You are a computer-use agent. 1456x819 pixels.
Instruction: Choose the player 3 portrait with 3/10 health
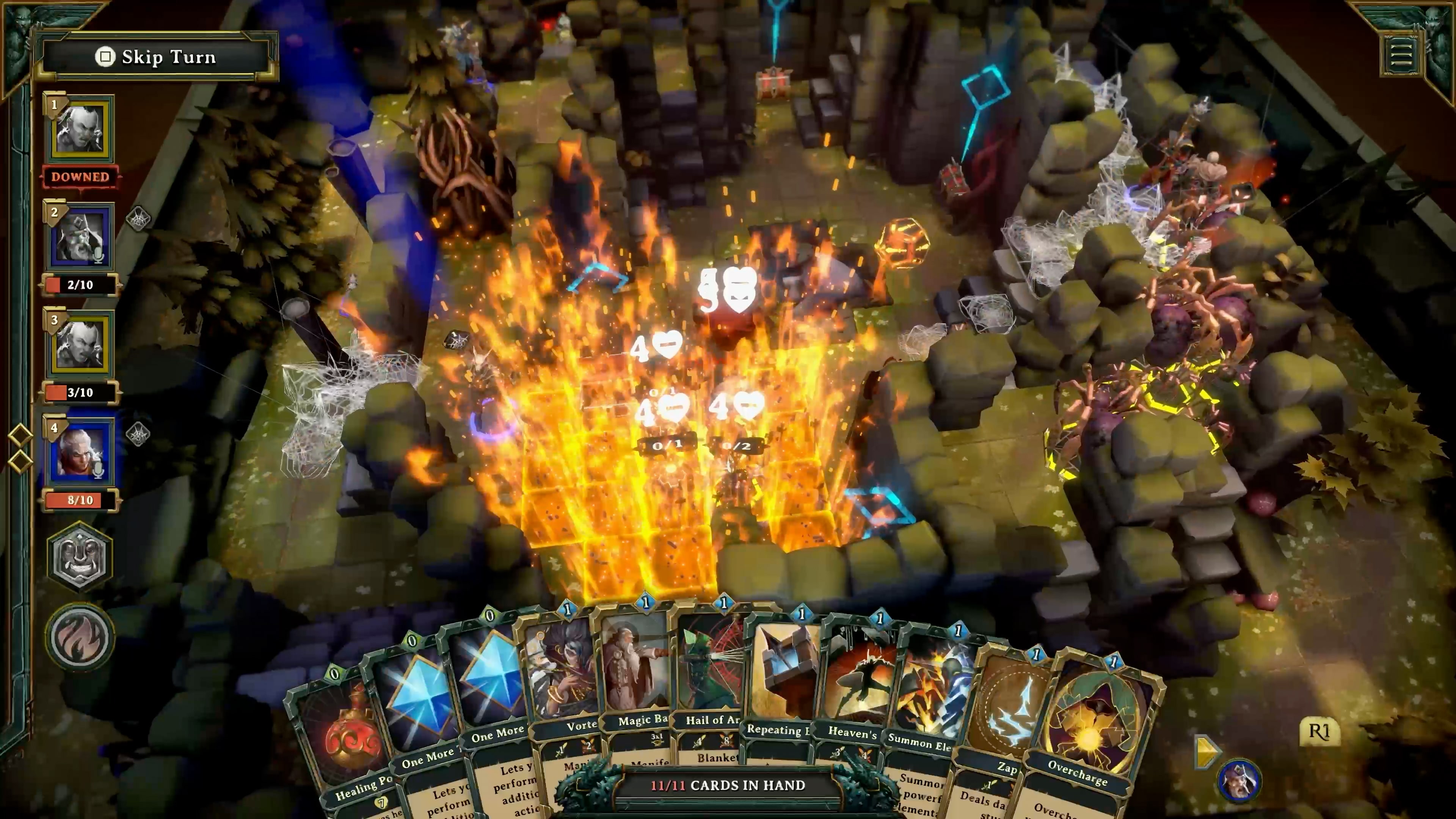(x=80, y=345)
